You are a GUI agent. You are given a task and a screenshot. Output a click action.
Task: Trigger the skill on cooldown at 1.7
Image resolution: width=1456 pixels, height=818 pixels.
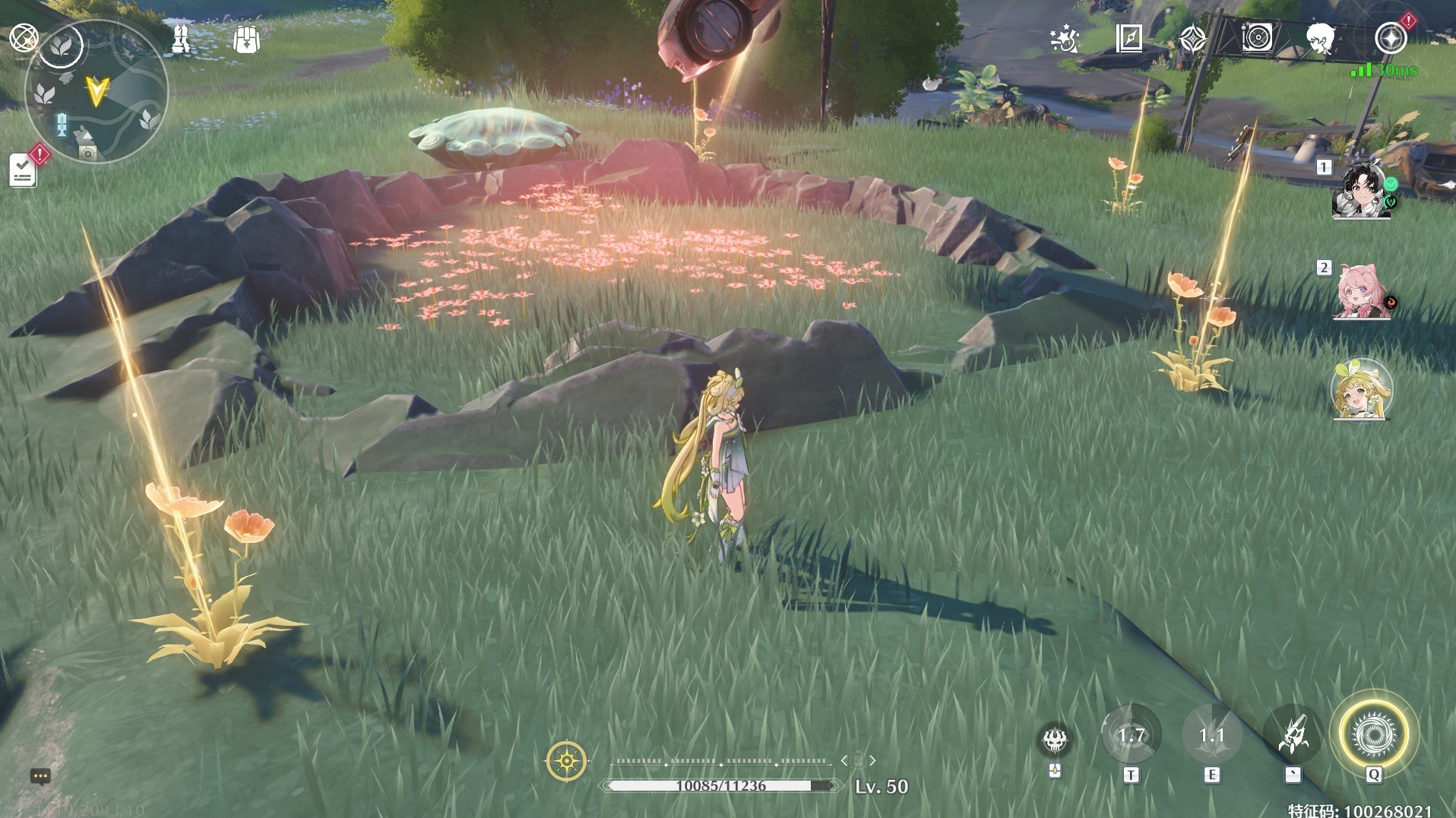click(1131, 736)
